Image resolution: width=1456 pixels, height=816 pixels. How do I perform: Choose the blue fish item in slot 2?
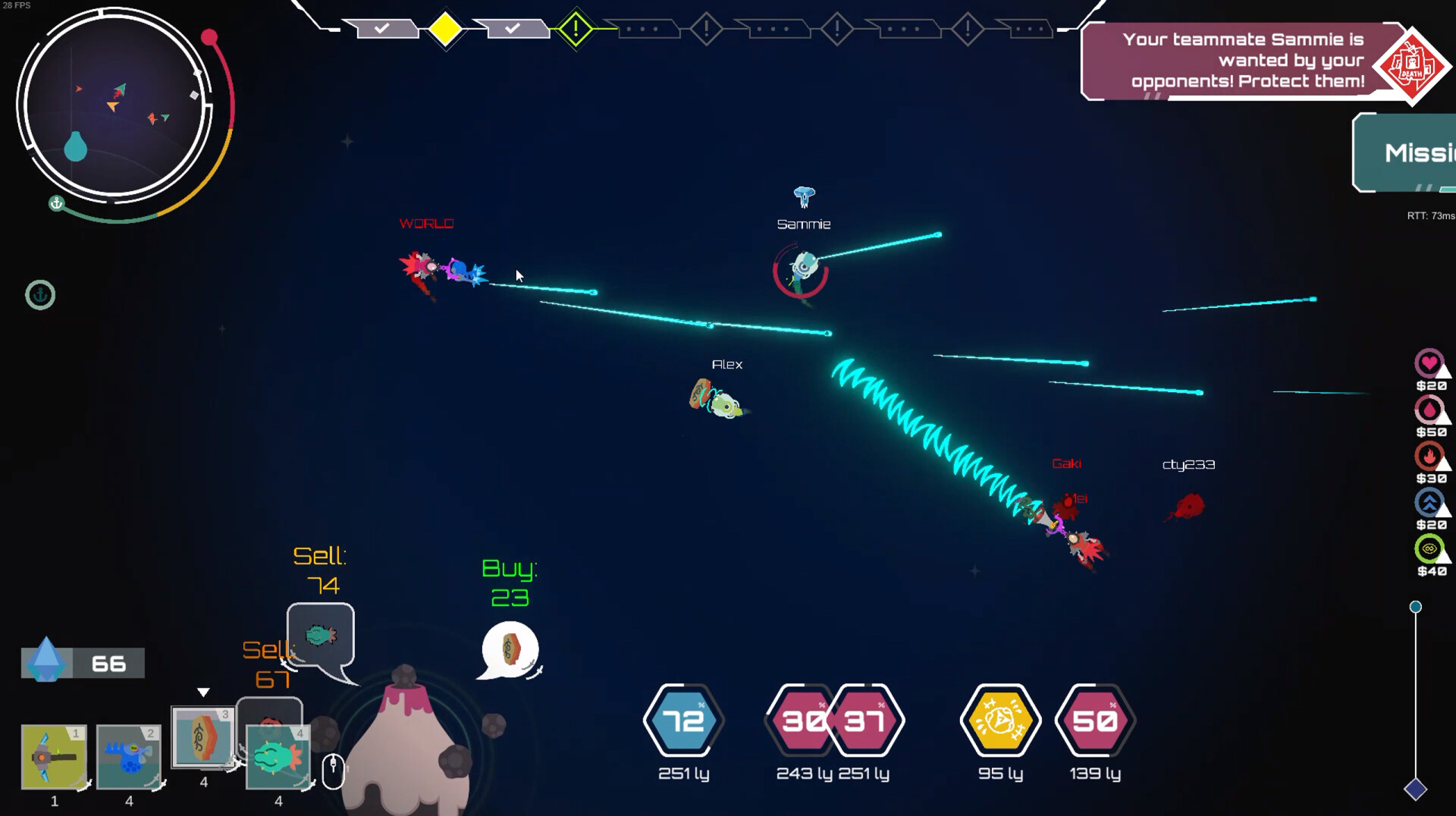129,756
